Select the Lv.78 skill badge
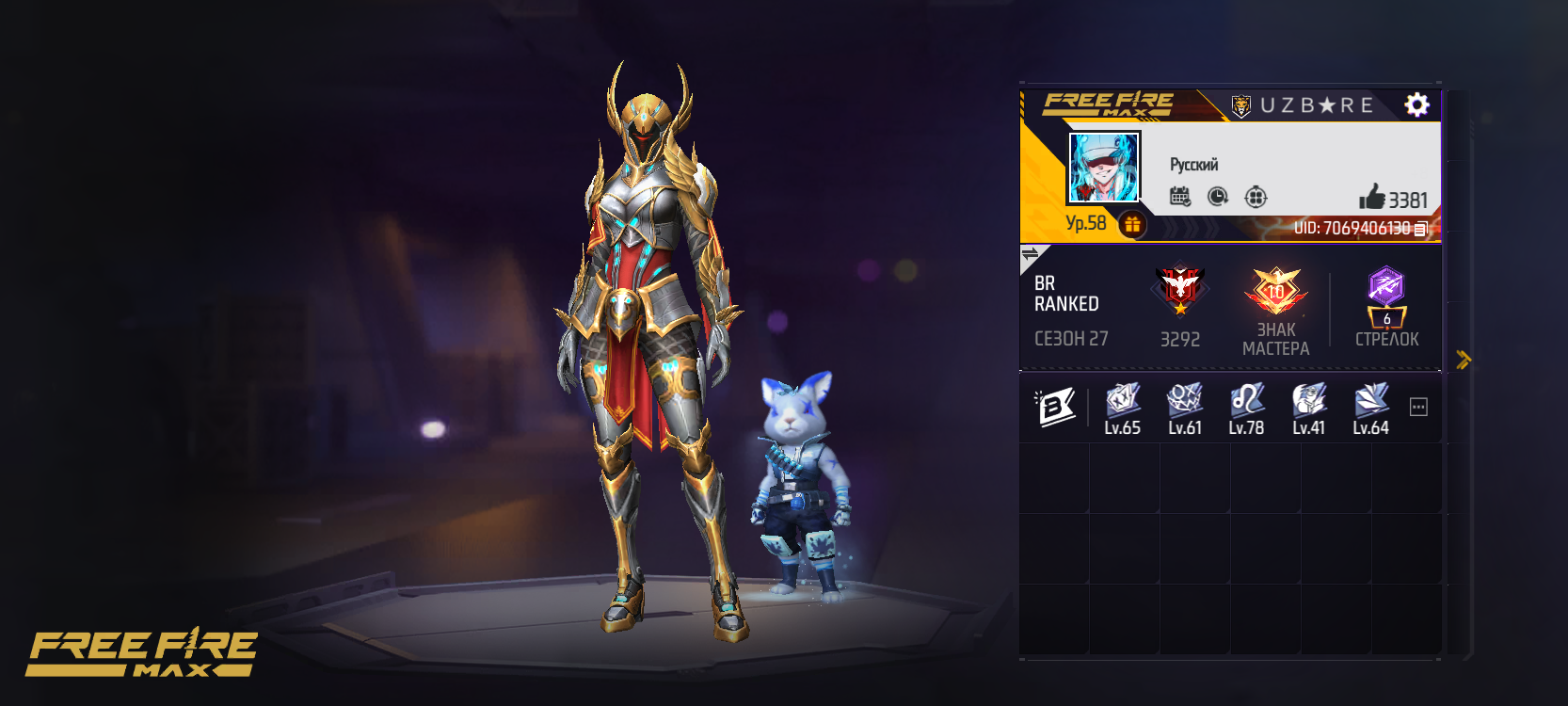Screen dimensions: 1568x706 tap(1247, 401)
